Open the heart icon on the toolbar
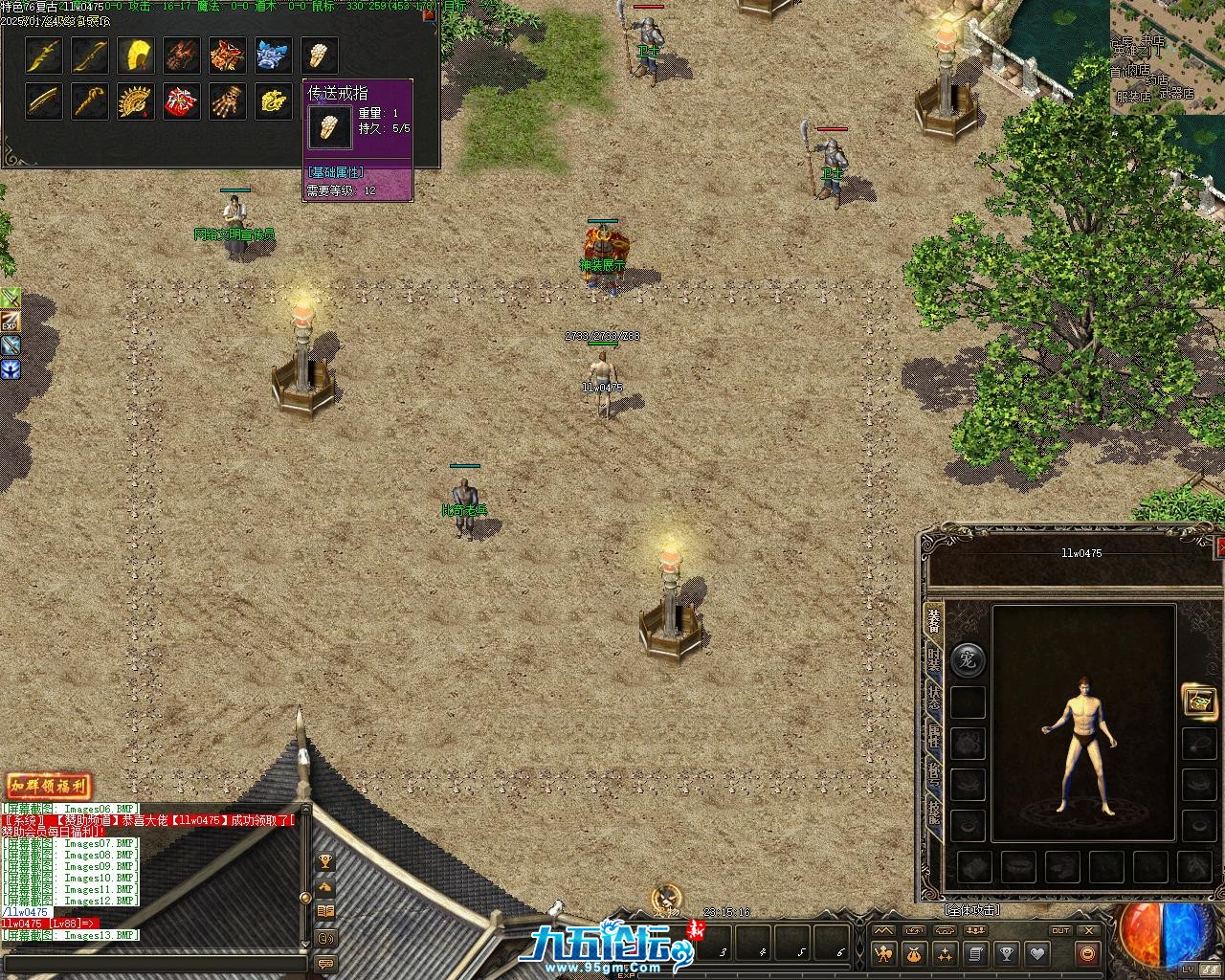This screenshot has height=980, width=1225. pos(1036,953)
